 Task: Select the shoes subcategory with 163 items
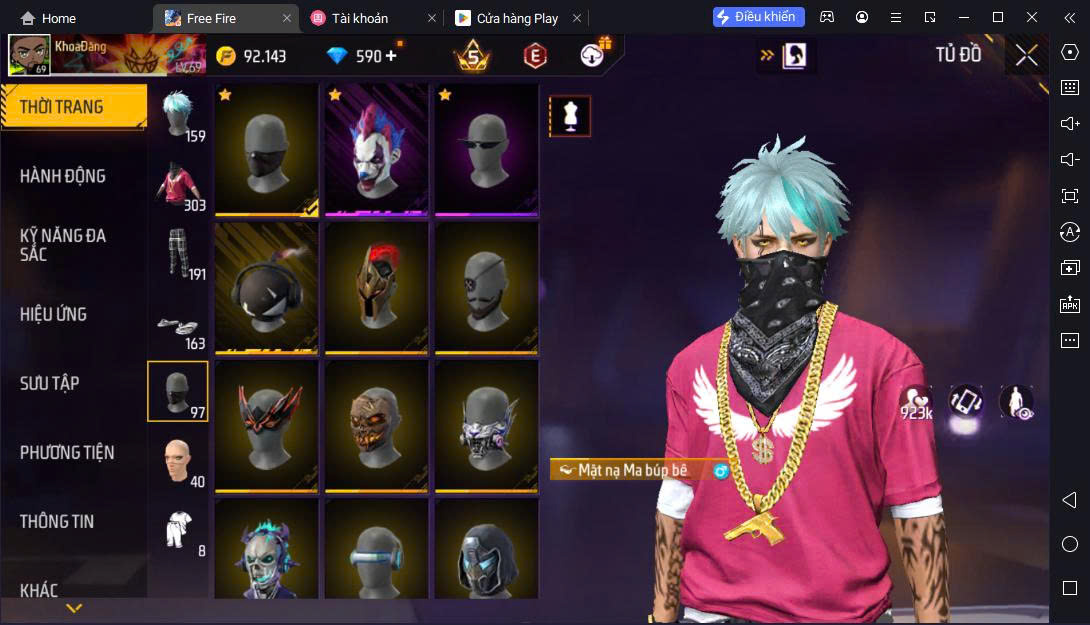pyautogui.click(x=178, y=325)
